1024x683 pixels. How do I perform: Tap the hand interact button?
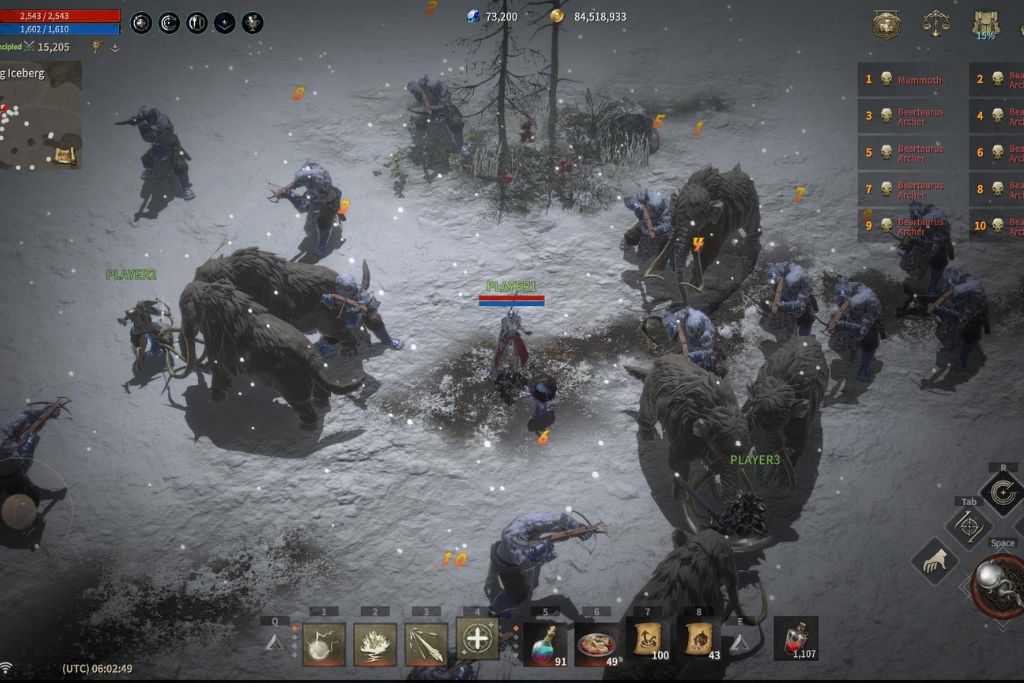click(935, 561)
